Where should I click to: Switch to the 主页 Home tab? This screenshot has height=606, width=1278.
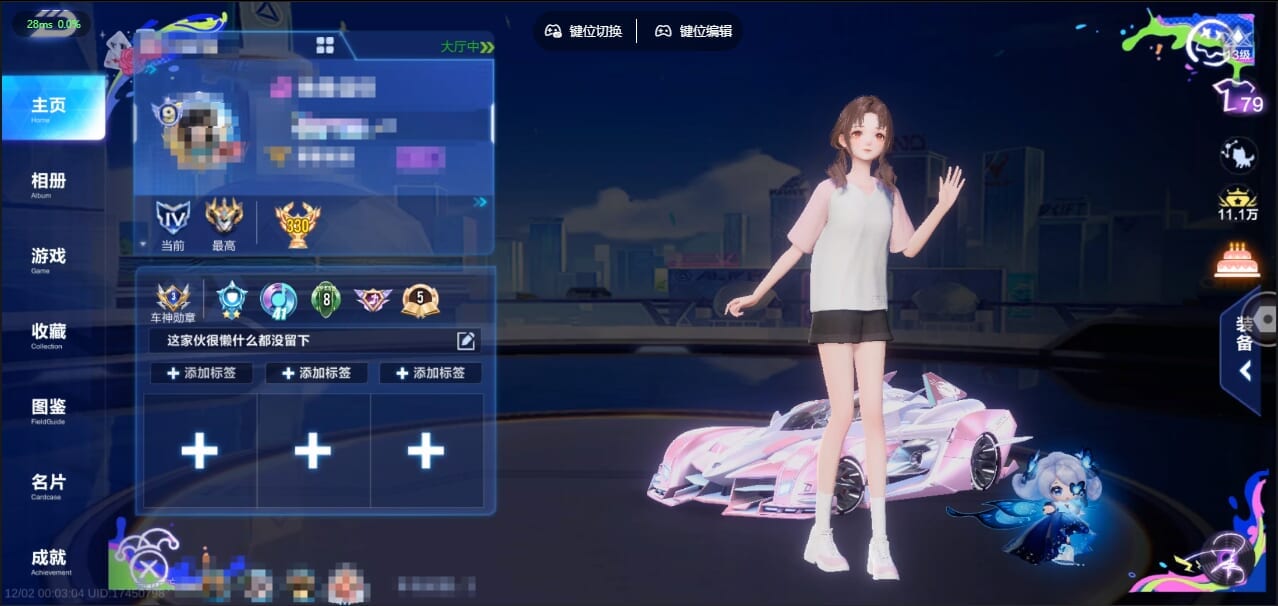tap(52, 108)
